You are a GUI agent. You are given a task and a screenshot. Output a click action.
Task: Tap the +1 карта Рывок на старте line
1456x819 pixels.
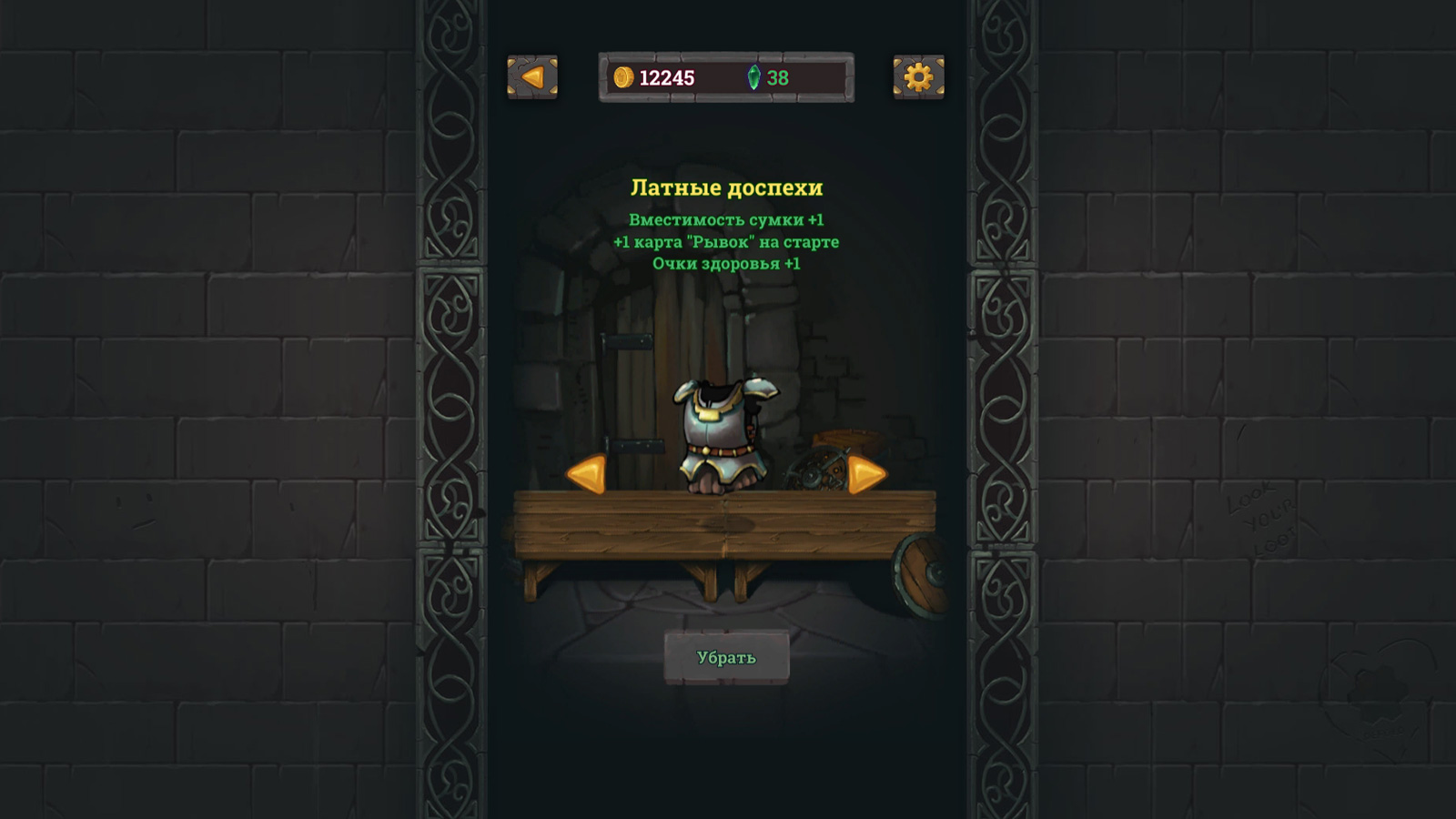point(728,240)
